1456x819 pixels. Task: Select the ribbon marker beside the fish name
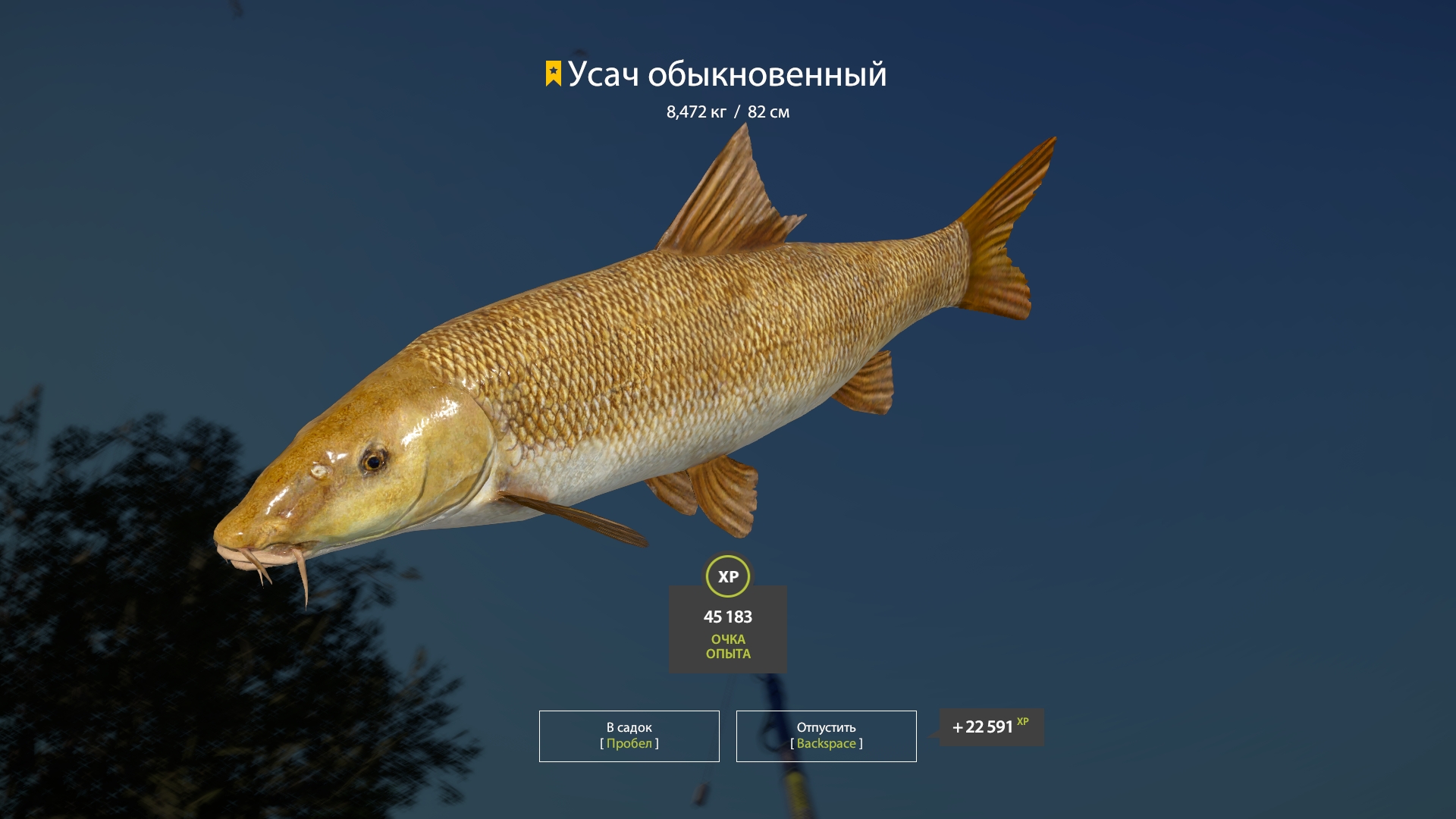(x=552, y=74)
